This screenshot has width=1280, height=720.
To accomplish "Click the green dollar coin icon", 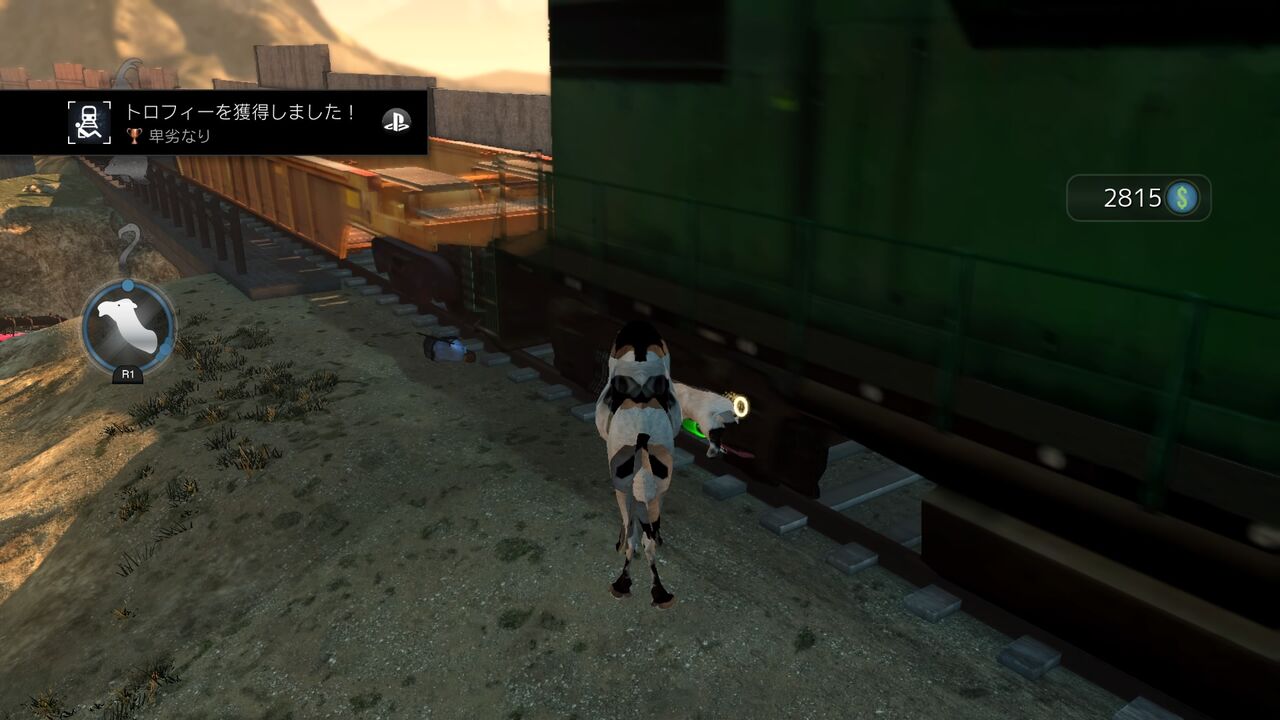I will coord(1184,198).
